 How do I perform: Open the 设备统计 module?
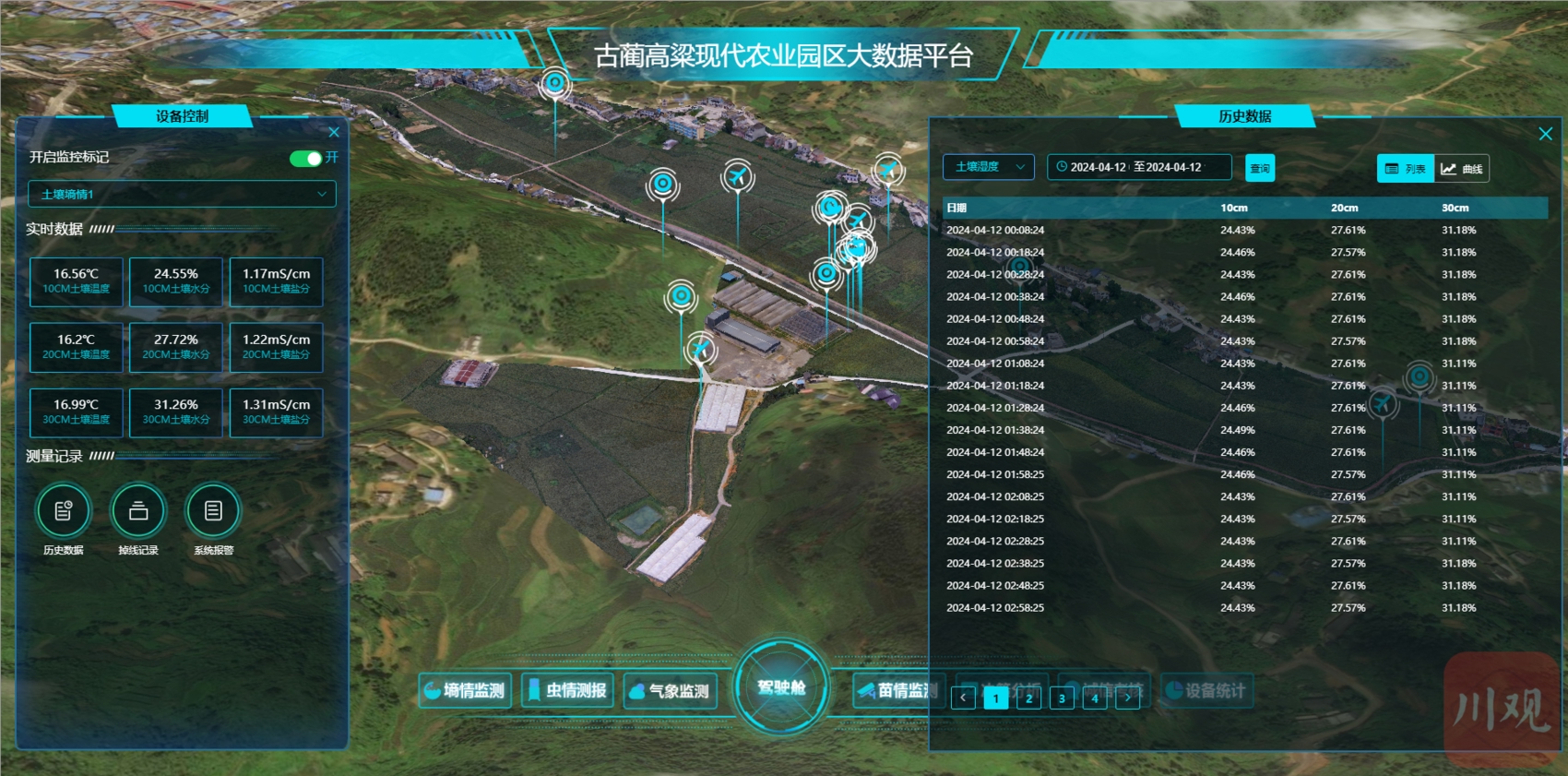1206,690
